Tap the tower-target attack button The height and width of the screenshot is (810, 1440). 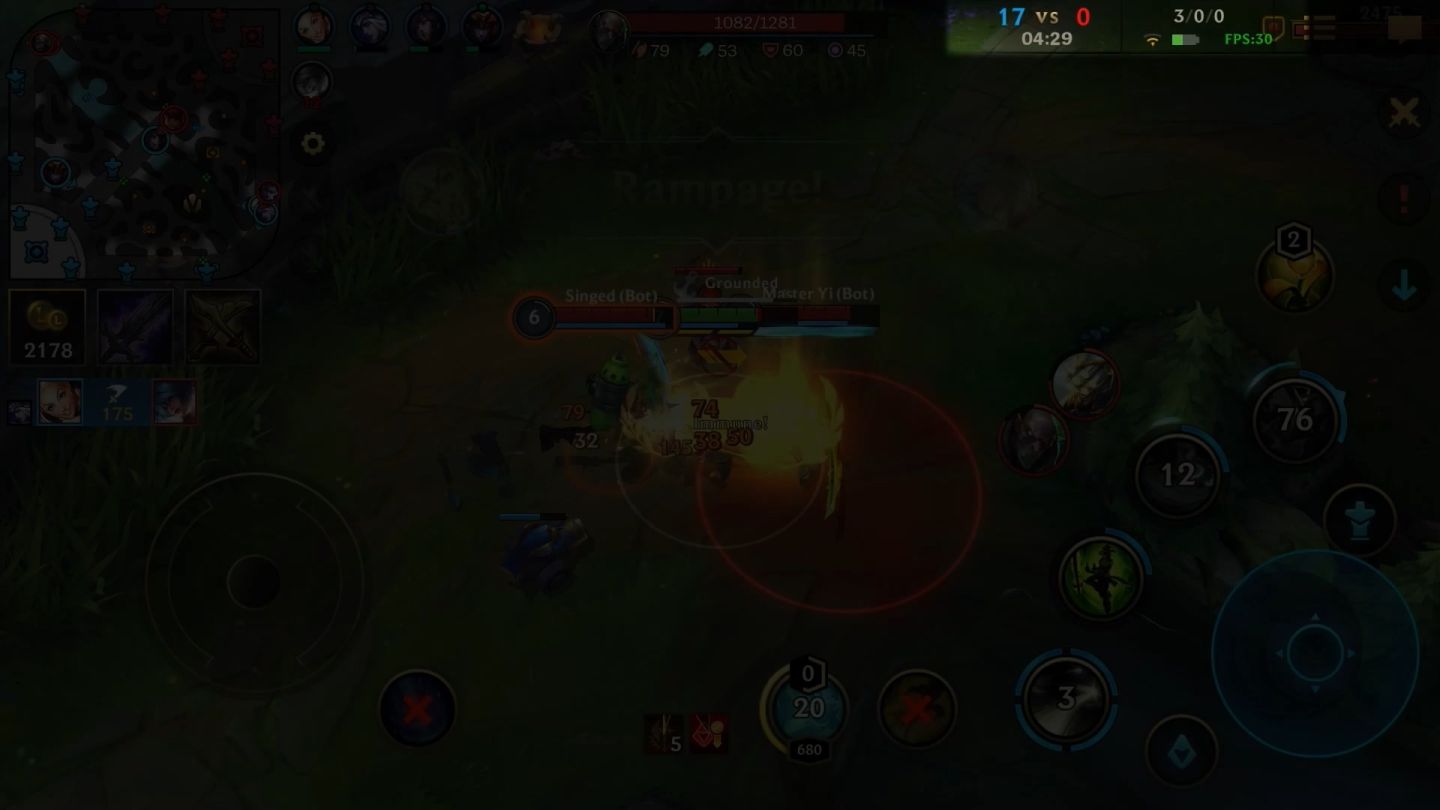pos(1359,520)
